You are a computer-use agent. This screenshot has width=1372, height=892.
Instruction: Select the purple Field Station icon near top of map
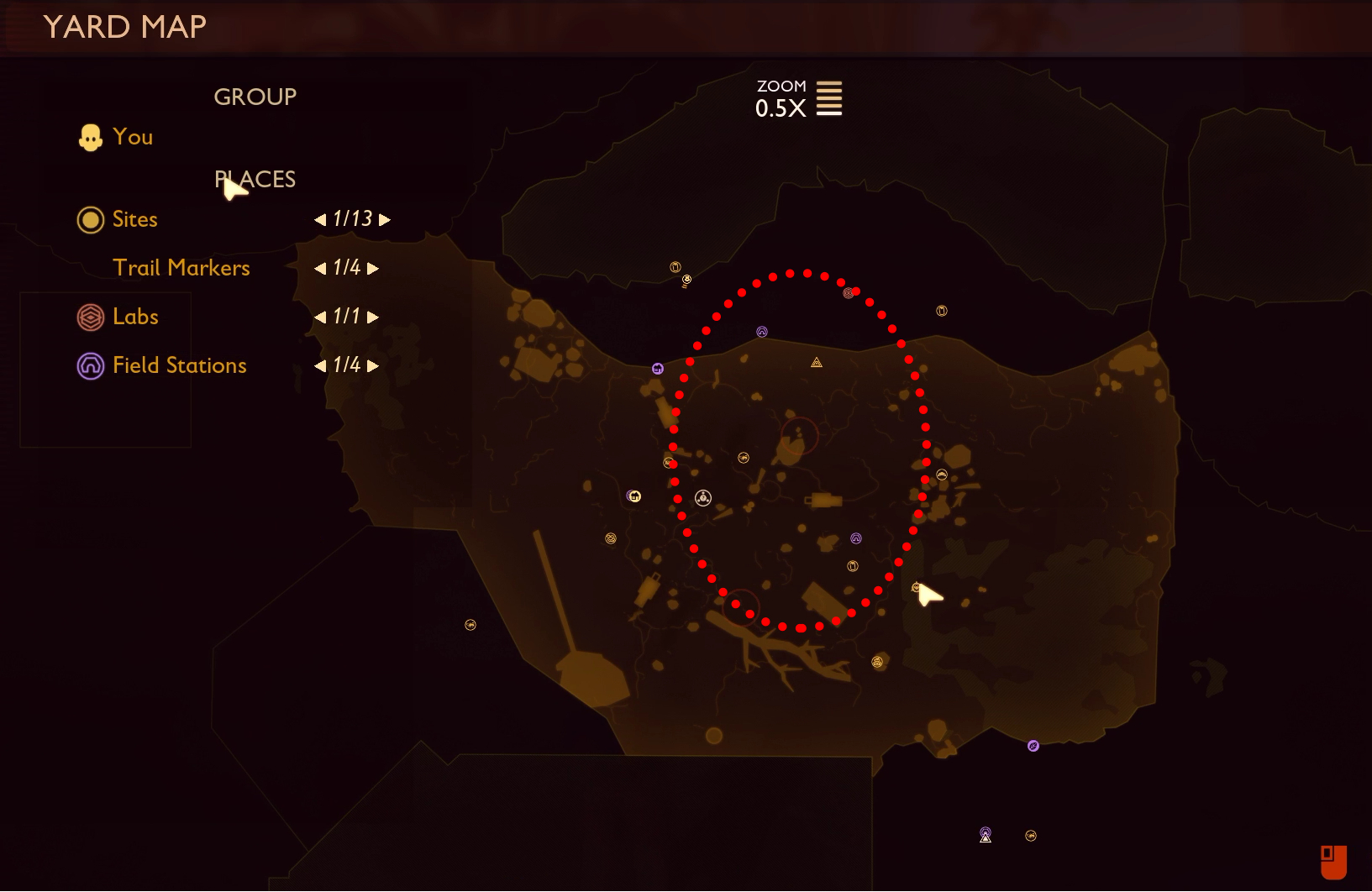761,330
